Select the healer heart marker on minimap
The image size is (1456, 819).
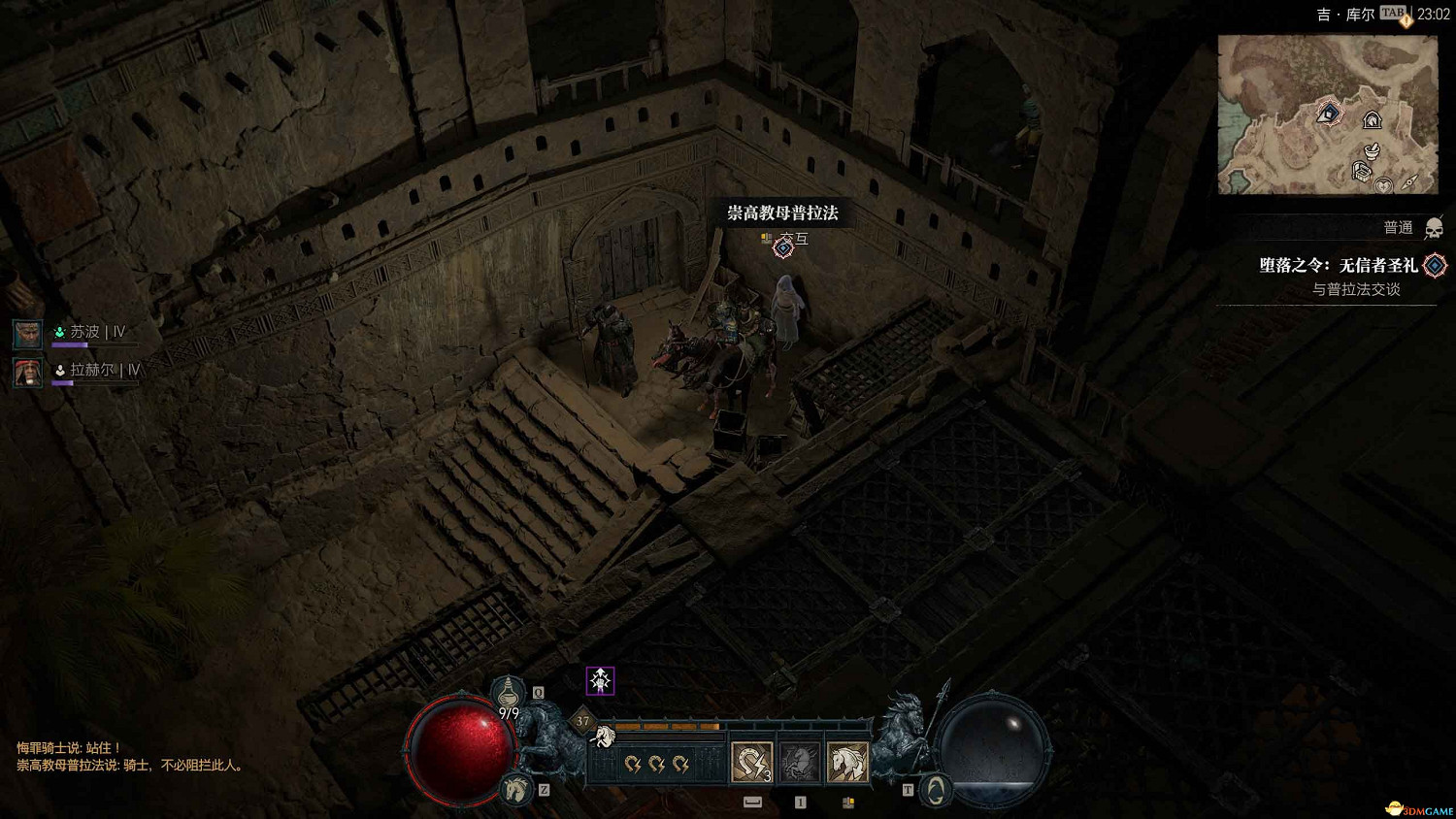pyautogui.click(x=1384, y=184)
